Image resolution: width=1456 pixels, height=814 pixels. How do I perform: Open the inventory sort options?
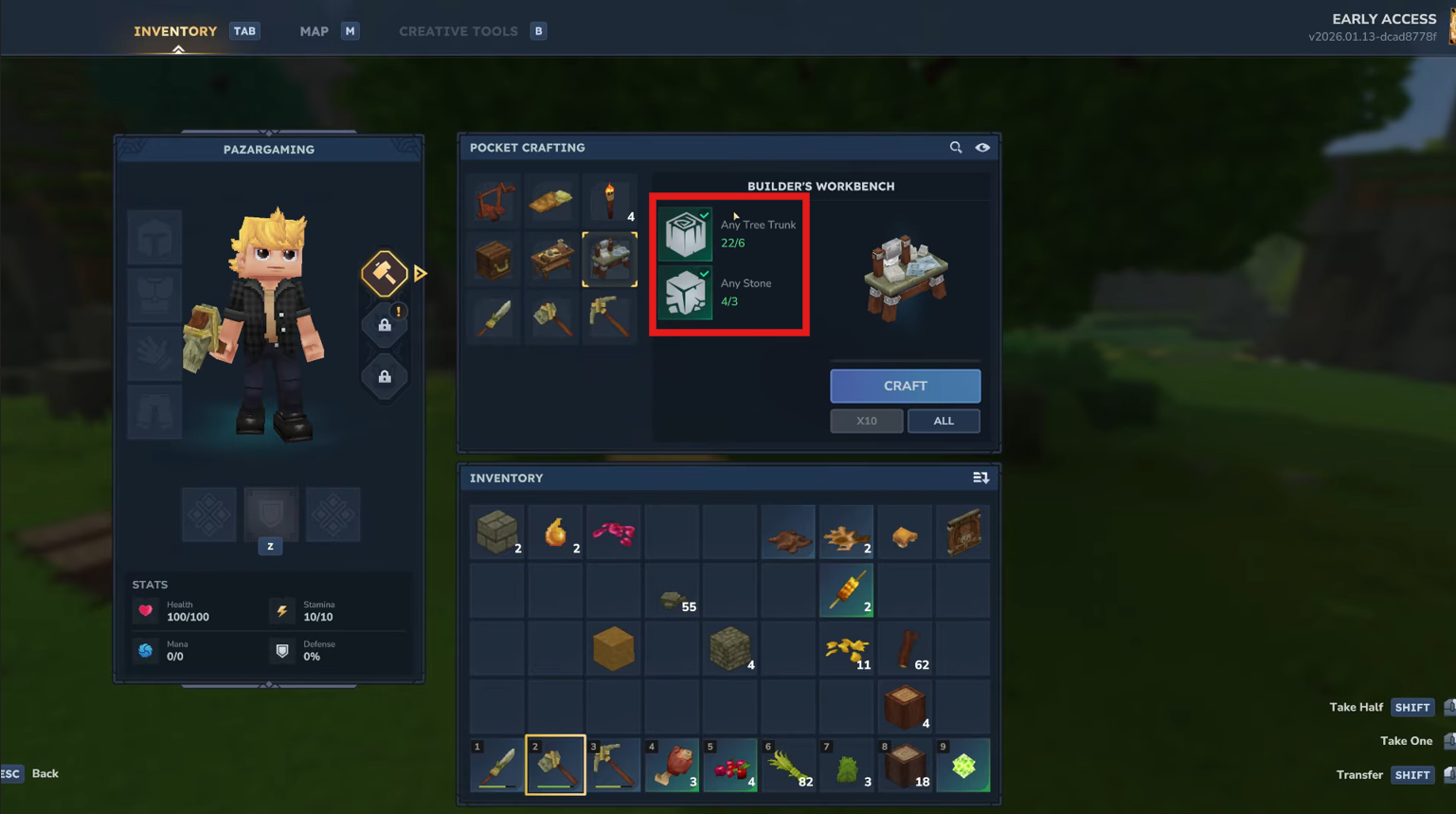(980, 478)
